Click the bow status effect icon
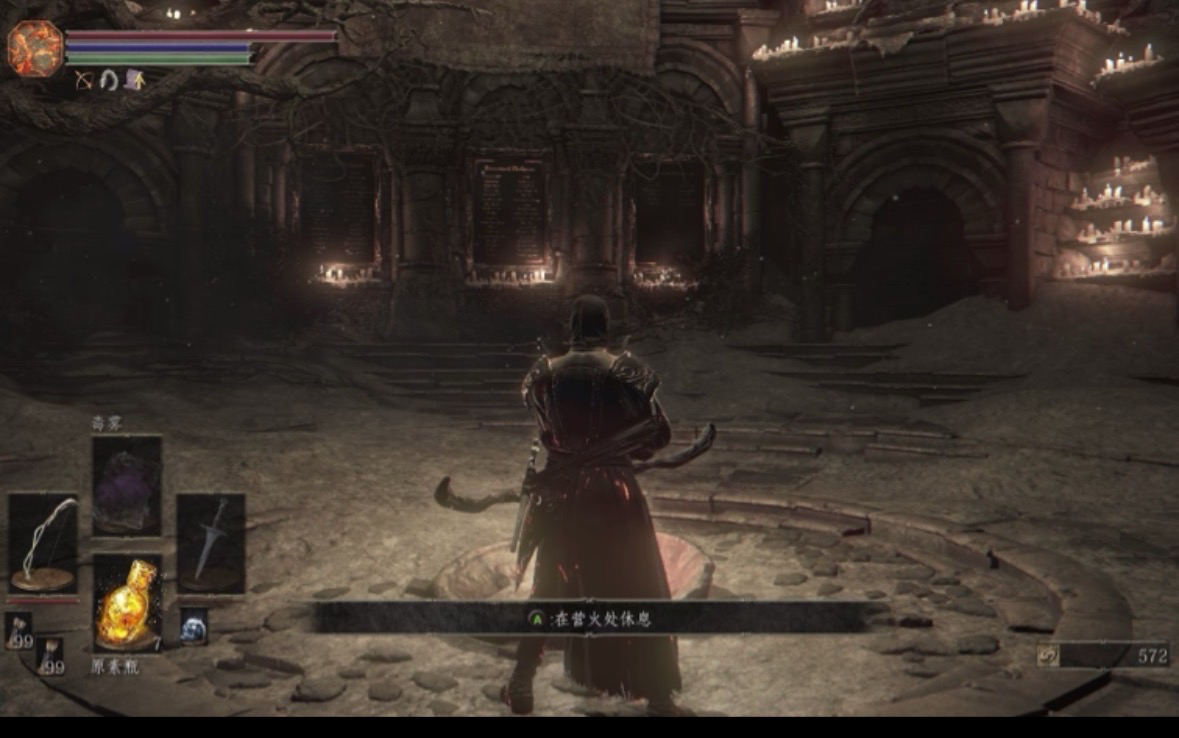This screenshot has height=738, width=1179. coord(84,81)
